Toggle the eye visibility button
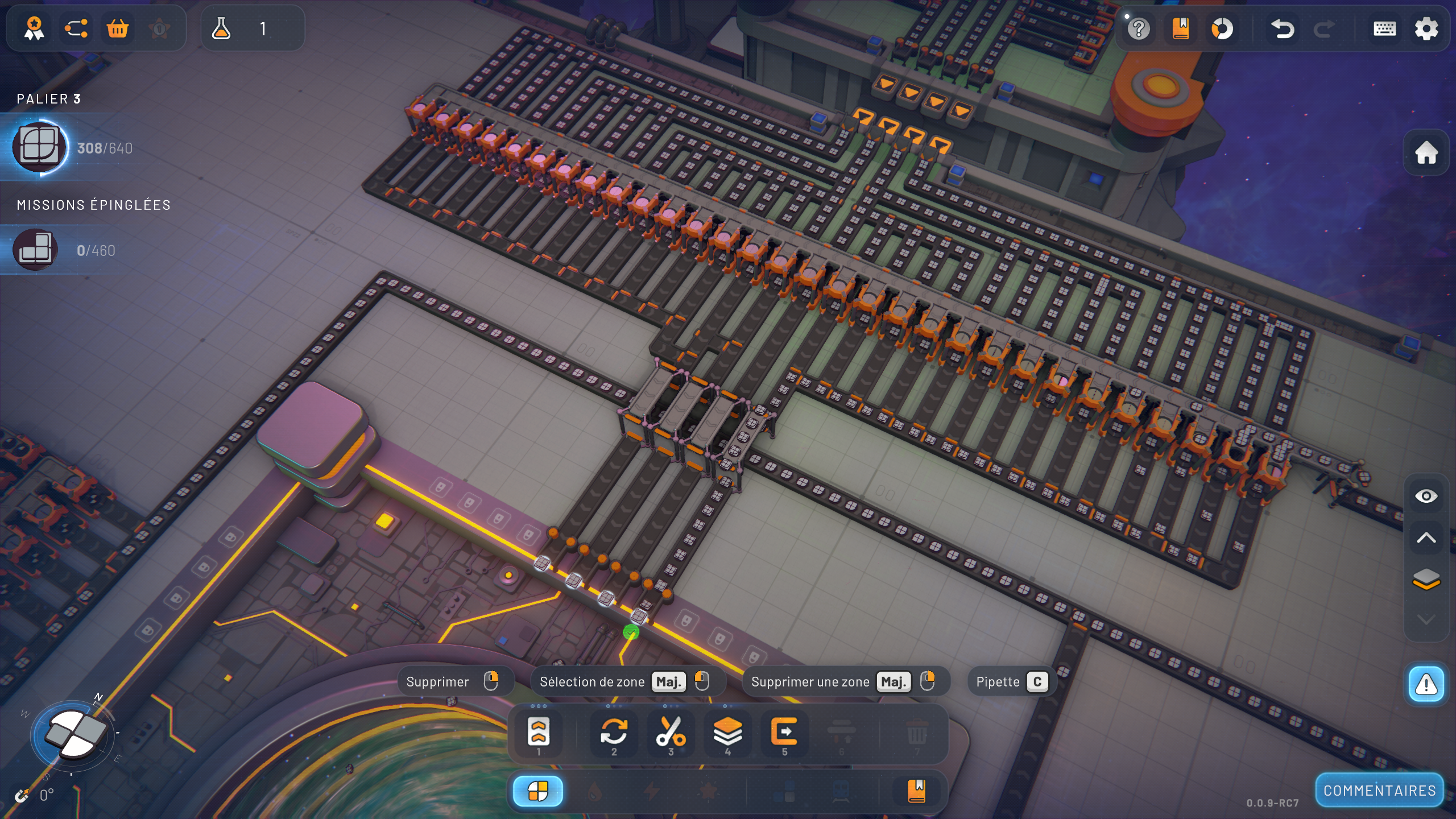 coord(1426,497)
